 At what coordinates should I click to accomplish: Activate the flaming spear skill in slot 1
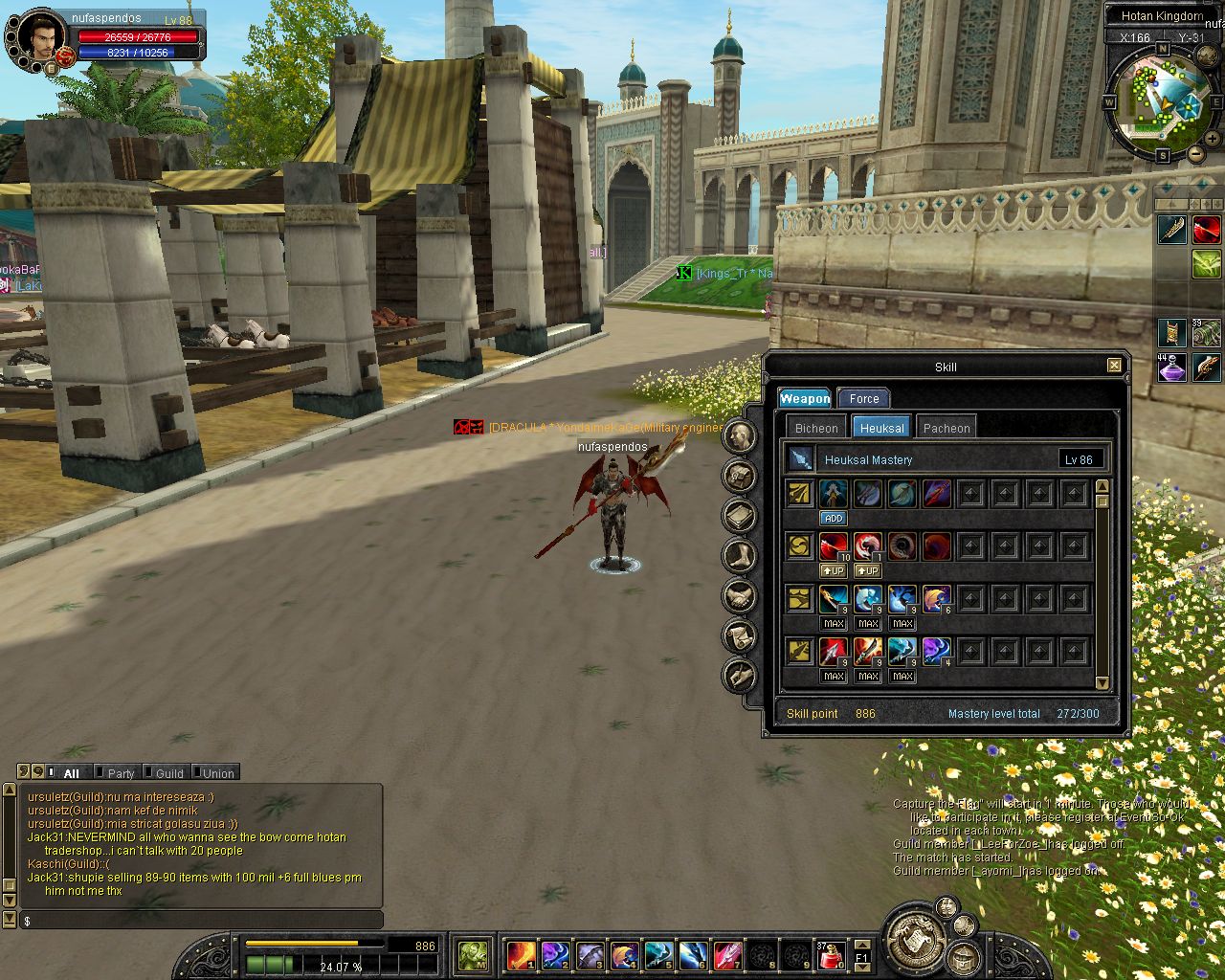521,954
